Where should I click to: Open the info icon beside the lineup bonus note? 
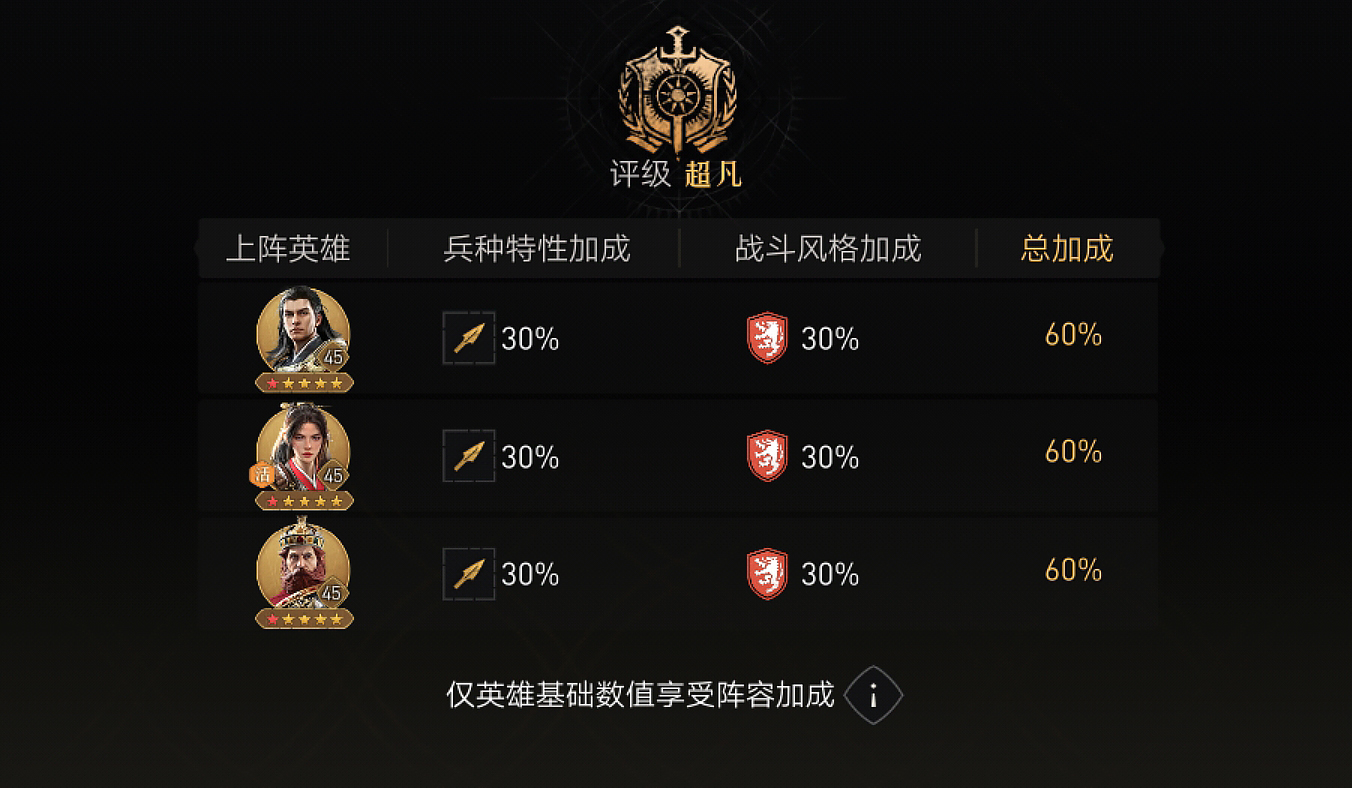(873, 695)
